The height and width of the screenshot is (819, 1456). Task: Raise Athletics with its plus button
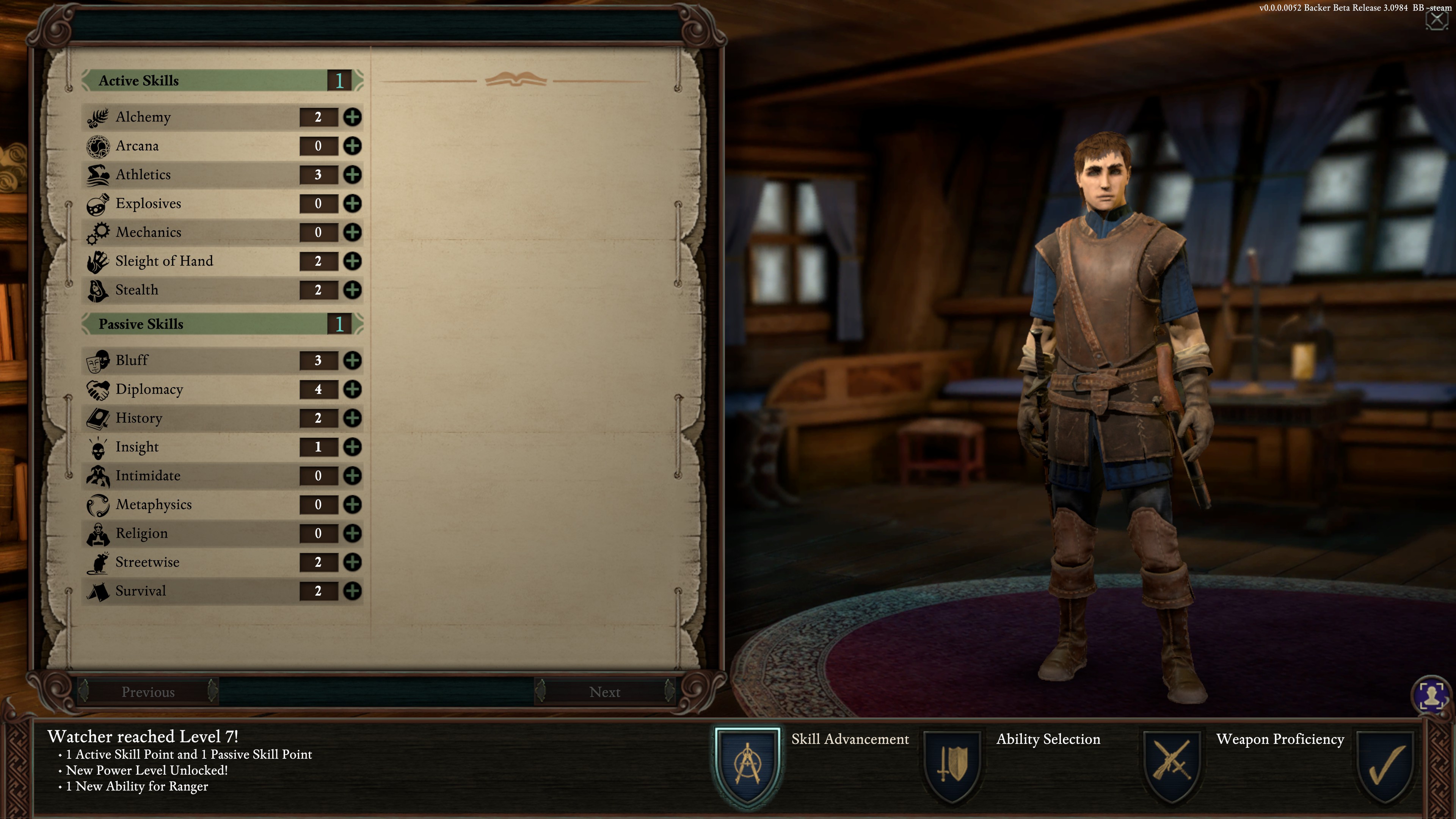point(352,175)
